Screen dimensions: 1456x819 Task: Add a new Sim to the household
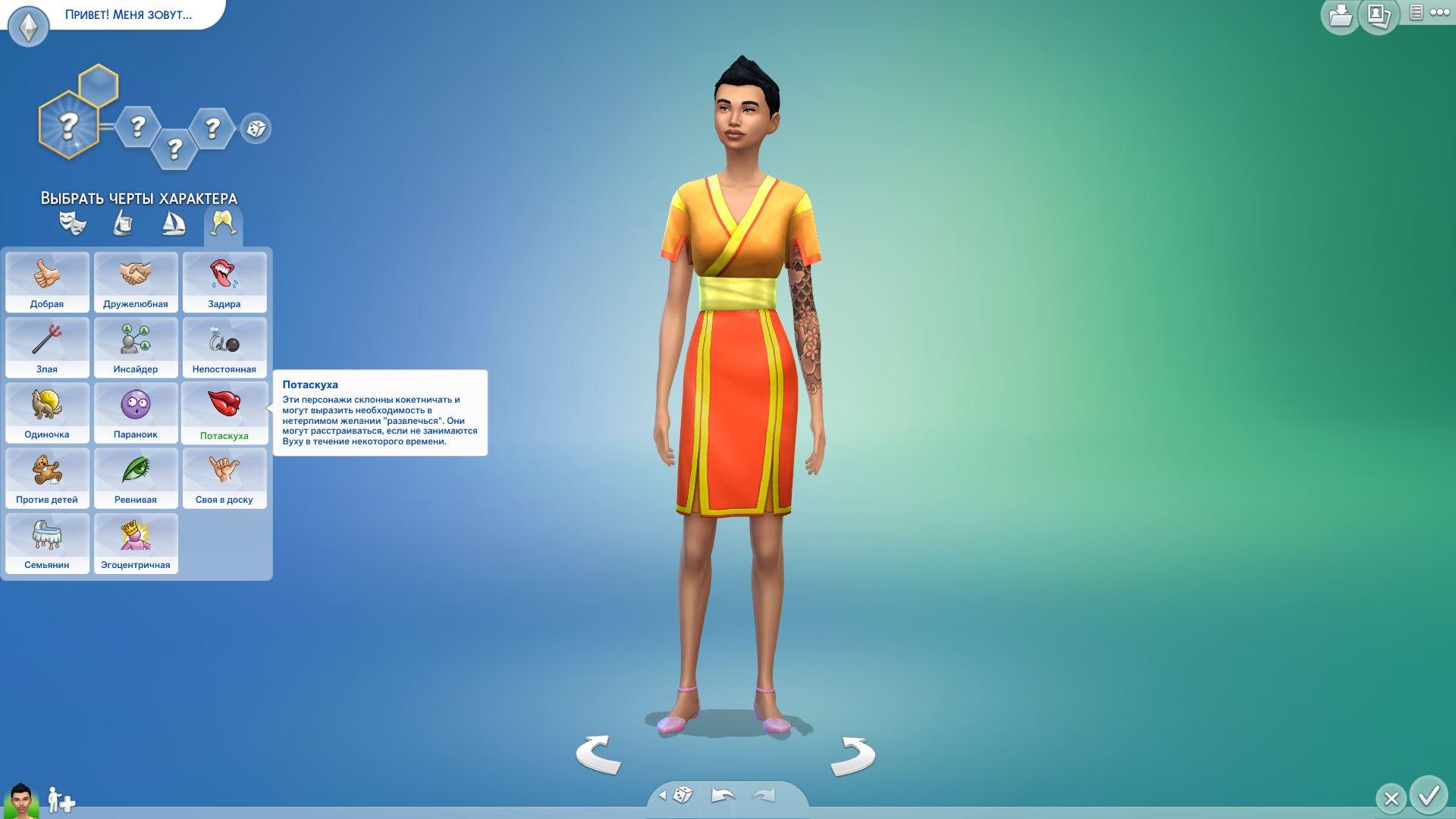click(x=61, y=800)
